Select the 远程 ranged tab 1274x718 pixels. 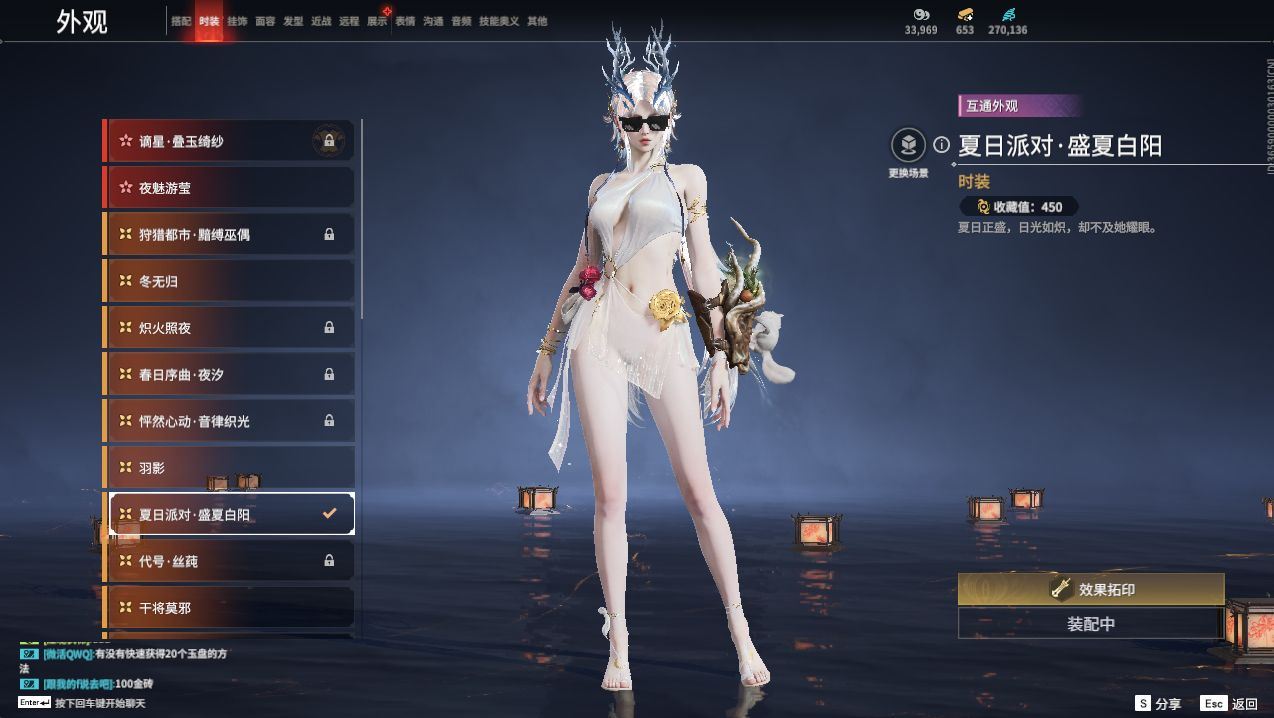click(349, 21)
